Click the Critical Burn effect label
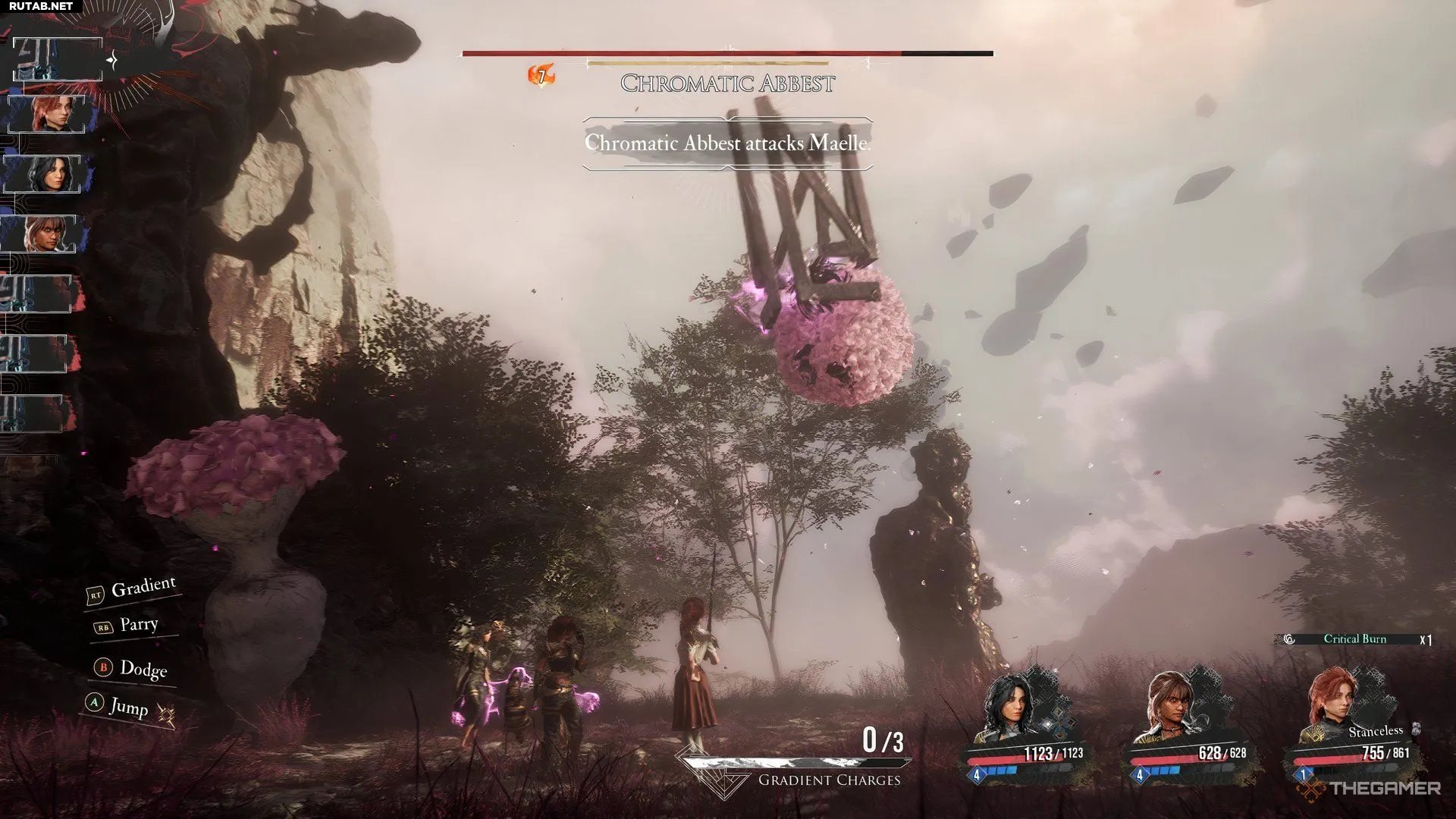Image resolution: width=1456 pixels, height=819 pixels. [x=1354, y=639]
